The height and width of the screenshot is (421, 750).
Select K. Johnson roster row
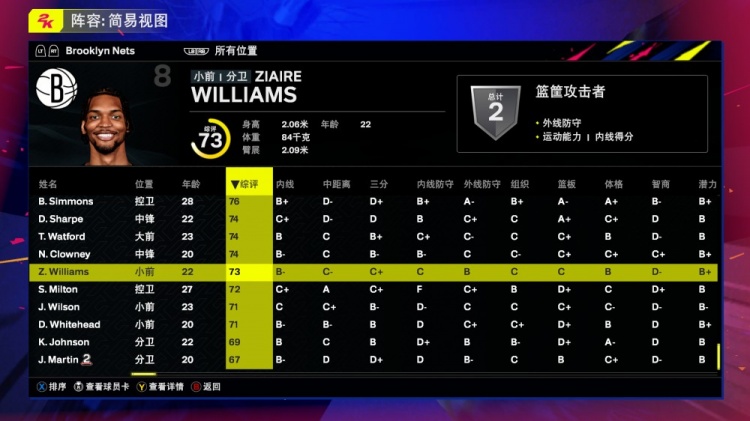63,342
